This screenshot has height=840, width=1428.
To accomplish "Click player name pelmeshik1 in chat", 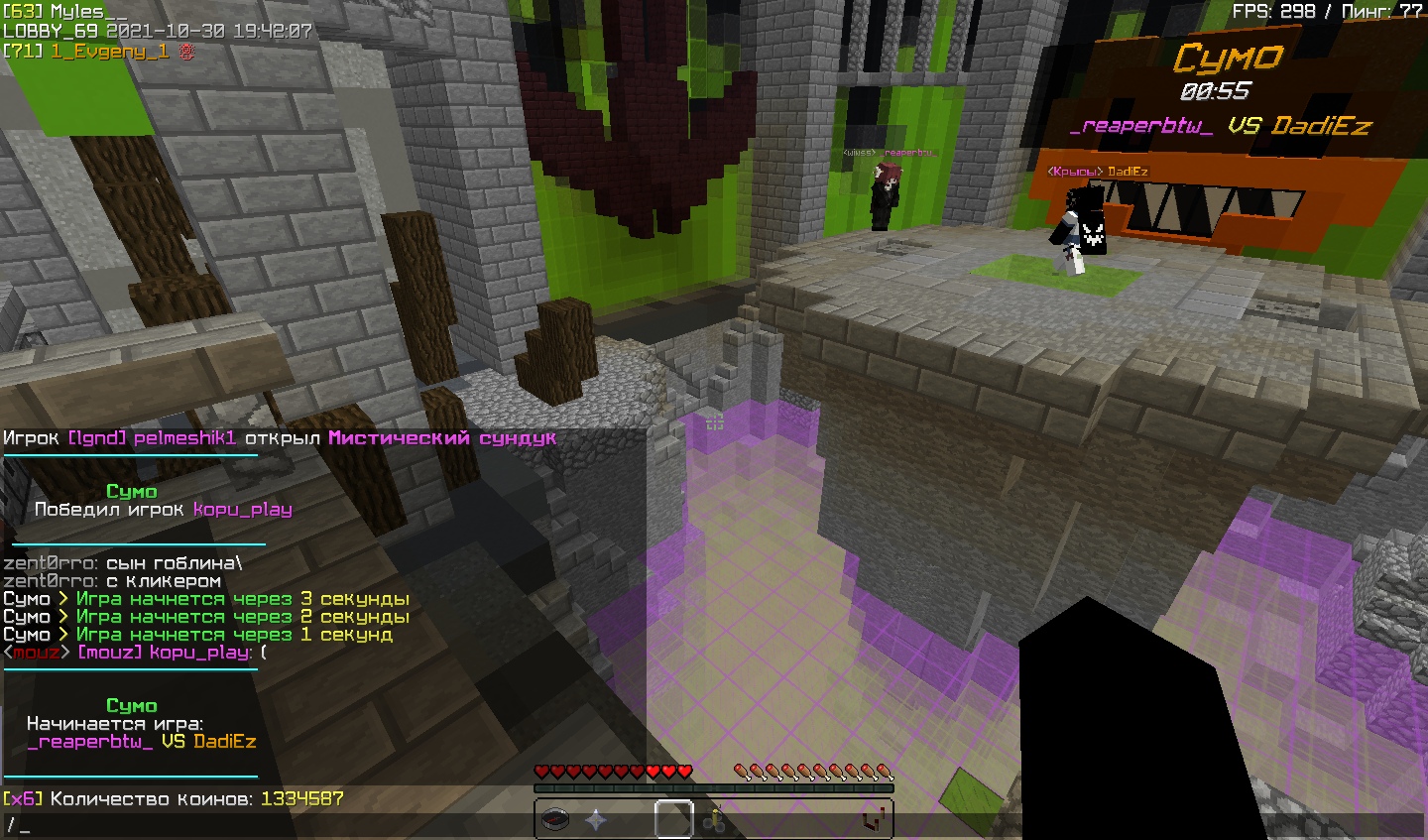I will pos(184,438).
